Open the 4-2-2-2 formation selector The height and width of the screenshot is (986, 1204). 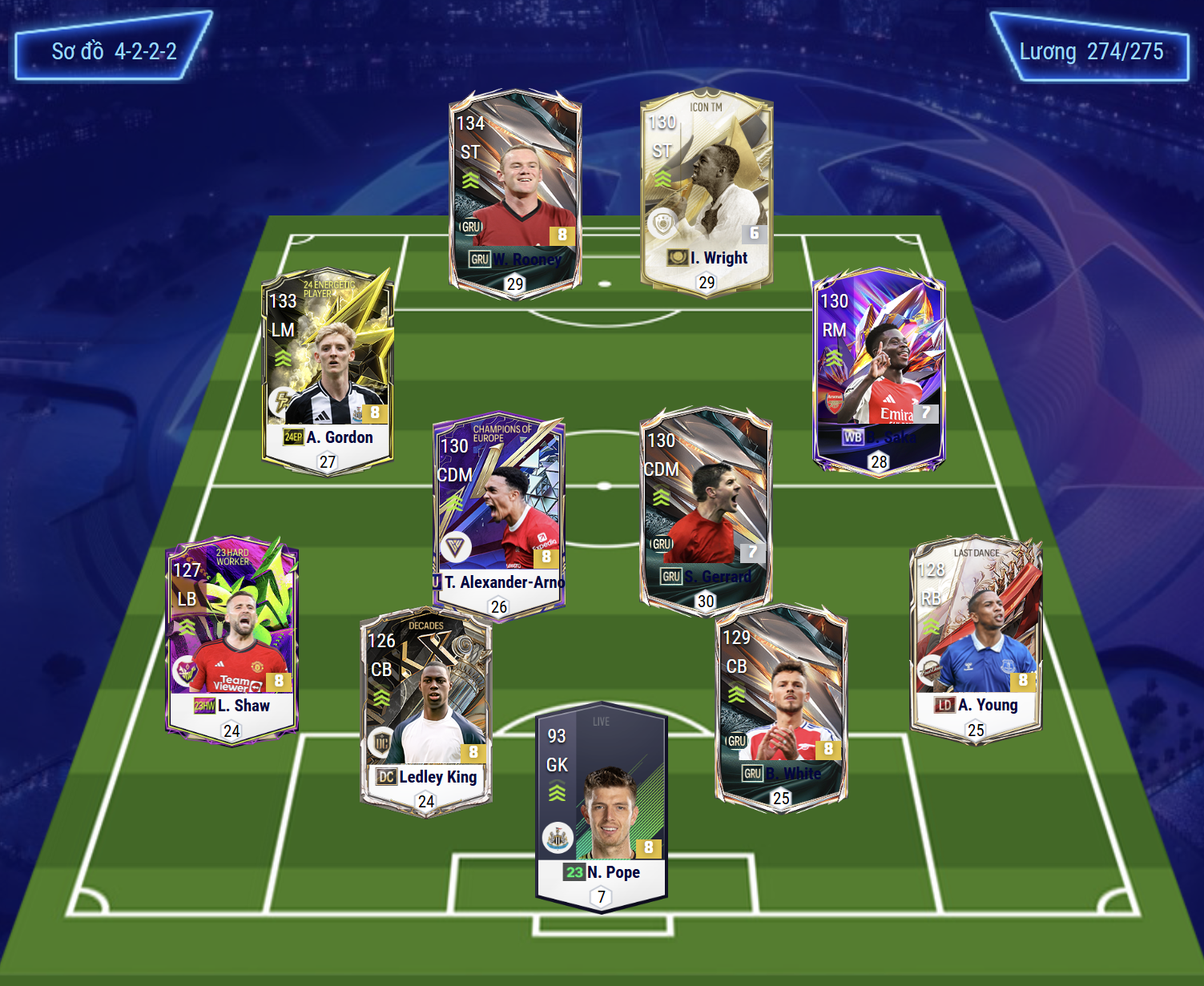coord(114,52)
